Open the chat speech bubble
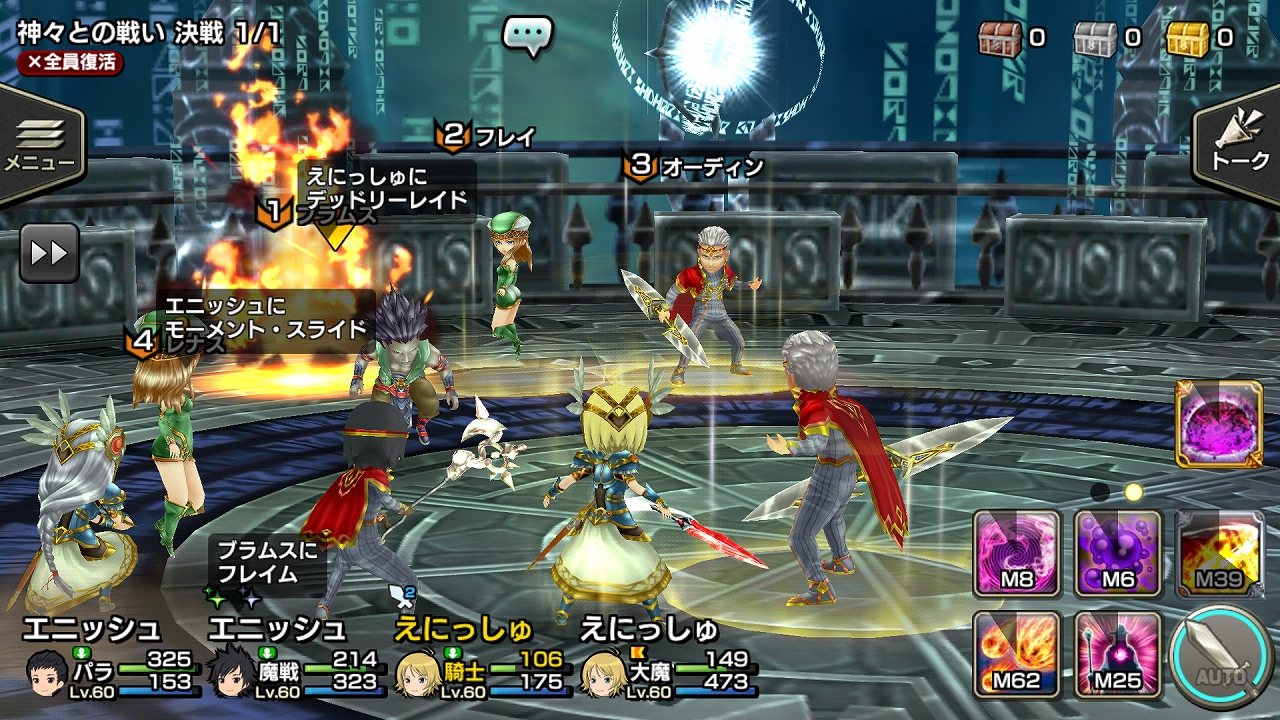The width and height of the screenshot is (1280, 720). tap(527, 37)
